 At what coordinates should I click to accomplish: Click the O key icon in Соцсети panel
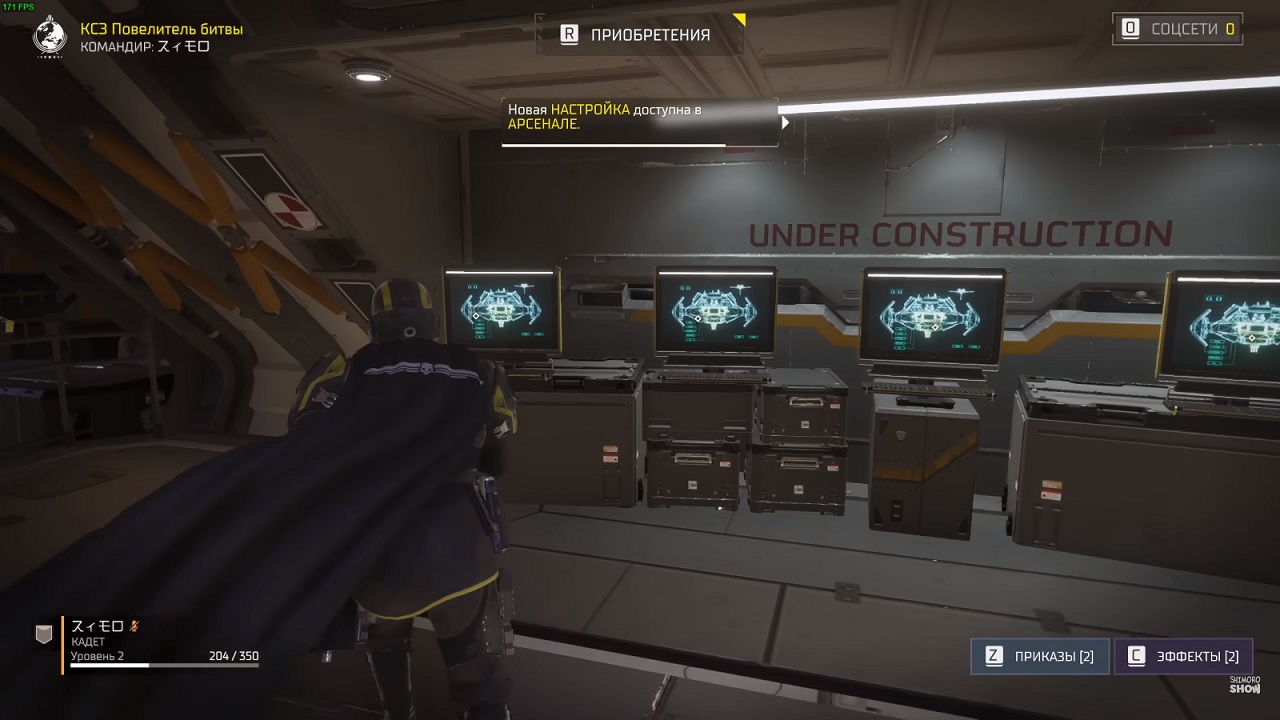click(x=1132, y=29)
